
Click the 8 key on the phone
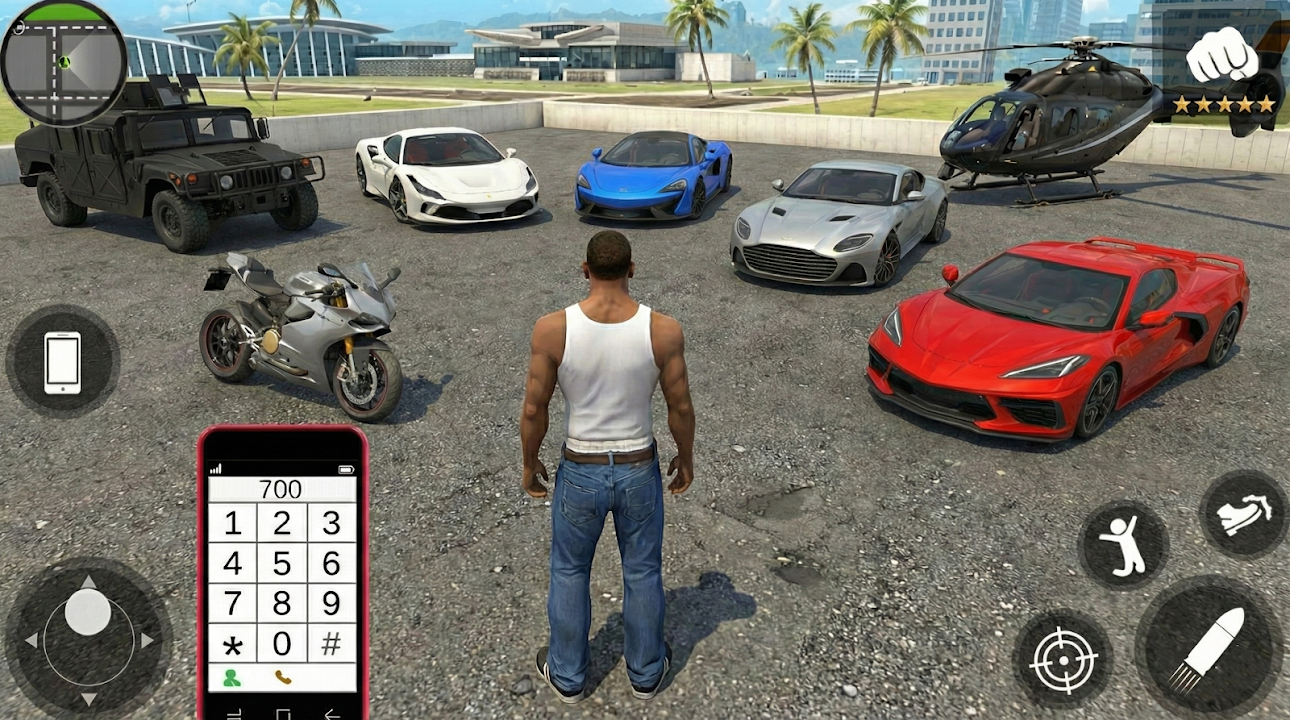282,603
